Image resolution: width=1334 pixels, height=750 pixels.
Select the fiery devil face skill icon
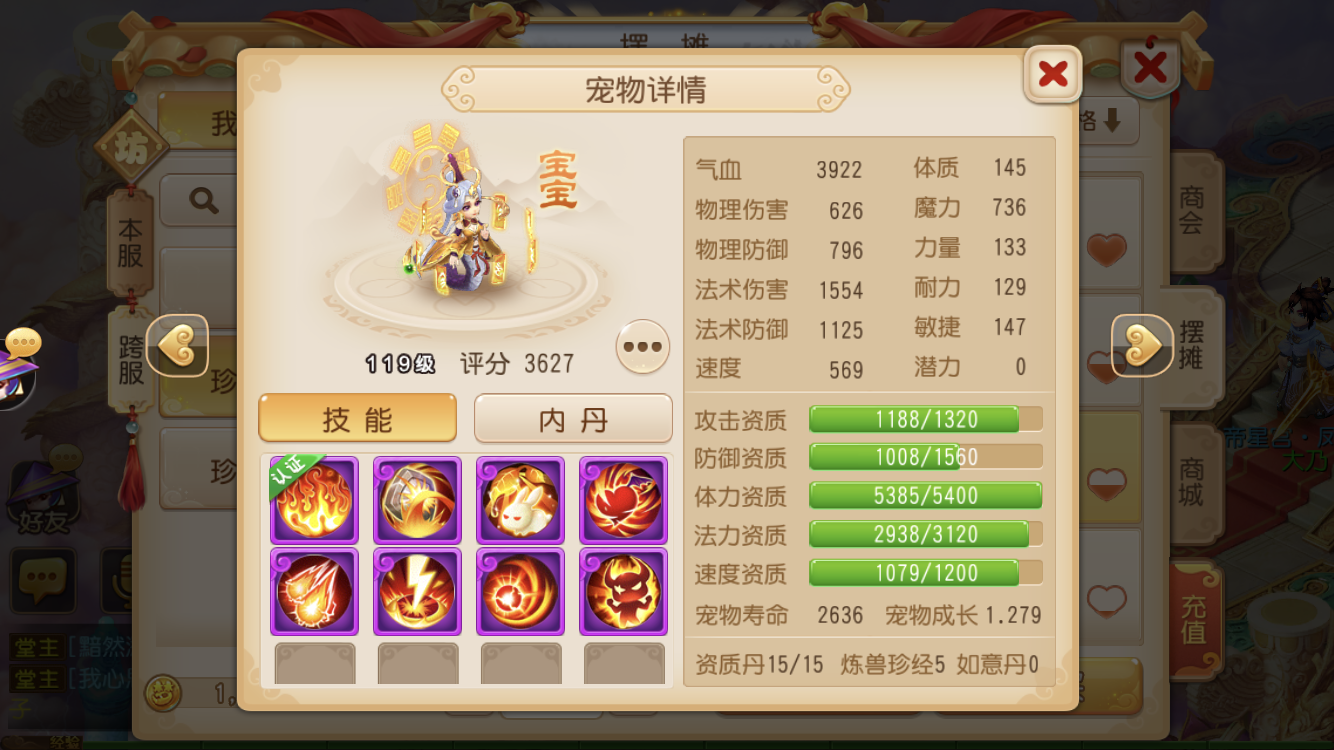point(623,592)
